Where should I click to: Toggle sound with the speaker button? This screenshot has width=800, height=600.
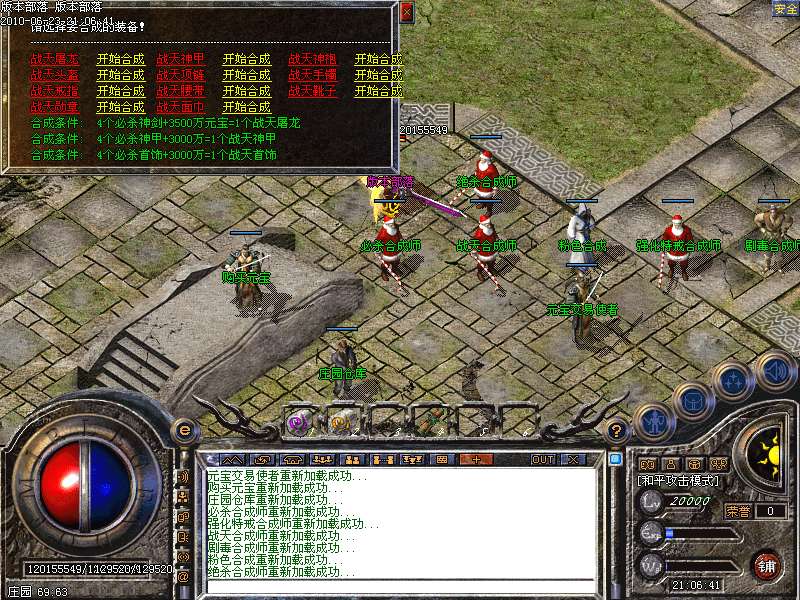pyautogui.click(x=773, y=369)
